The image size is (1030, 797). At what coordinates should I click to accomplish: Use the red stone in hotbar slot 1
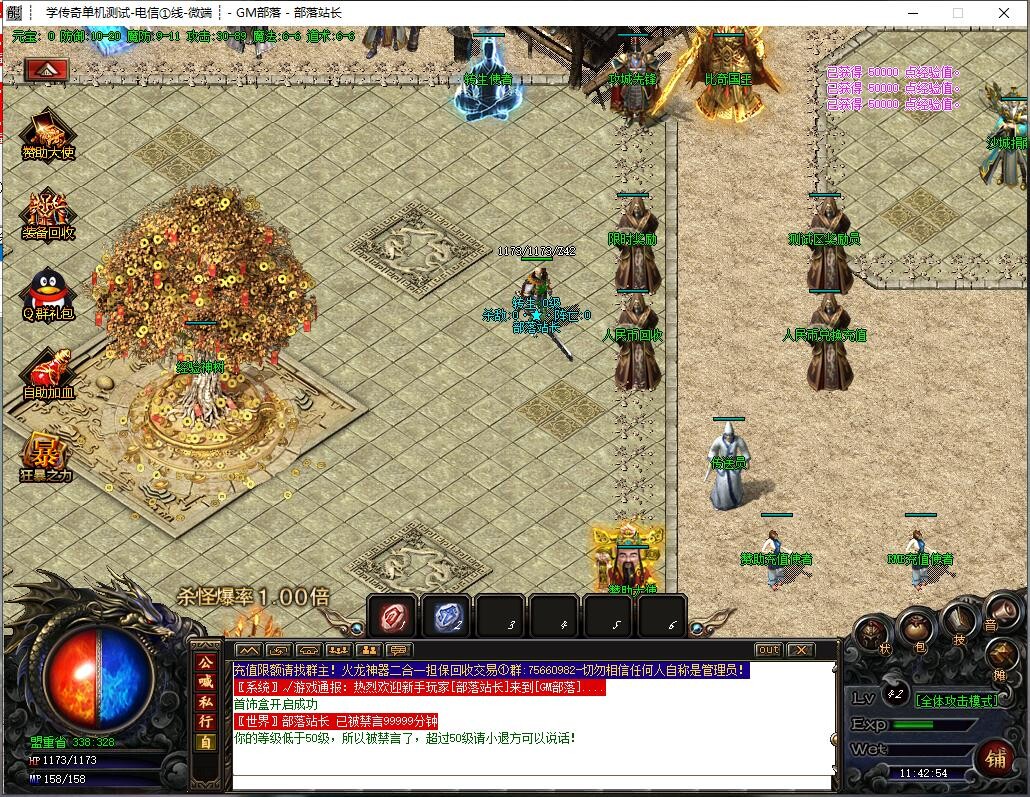[391, 616]
